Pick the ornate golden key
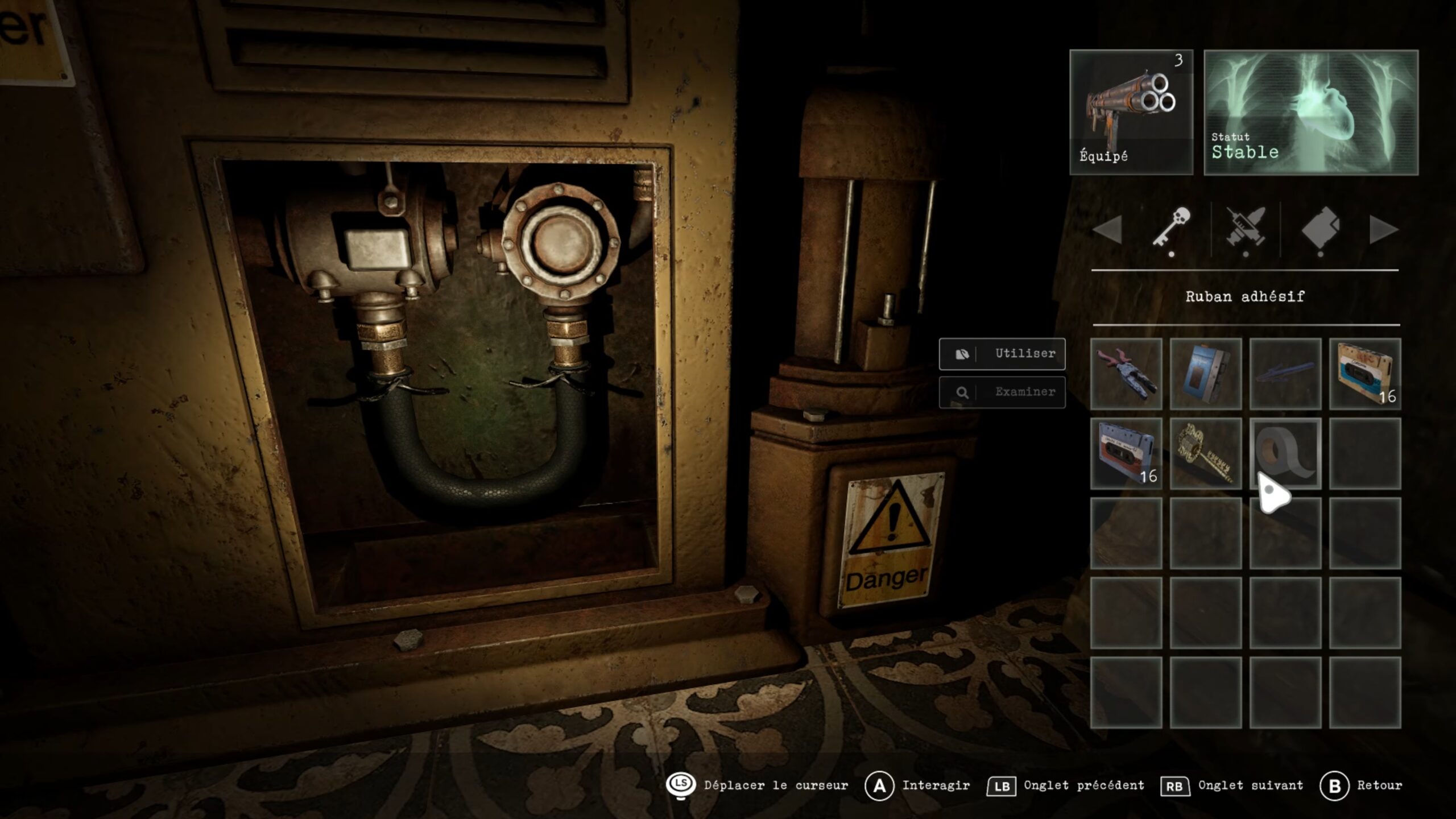 [x=1206, y=454]
